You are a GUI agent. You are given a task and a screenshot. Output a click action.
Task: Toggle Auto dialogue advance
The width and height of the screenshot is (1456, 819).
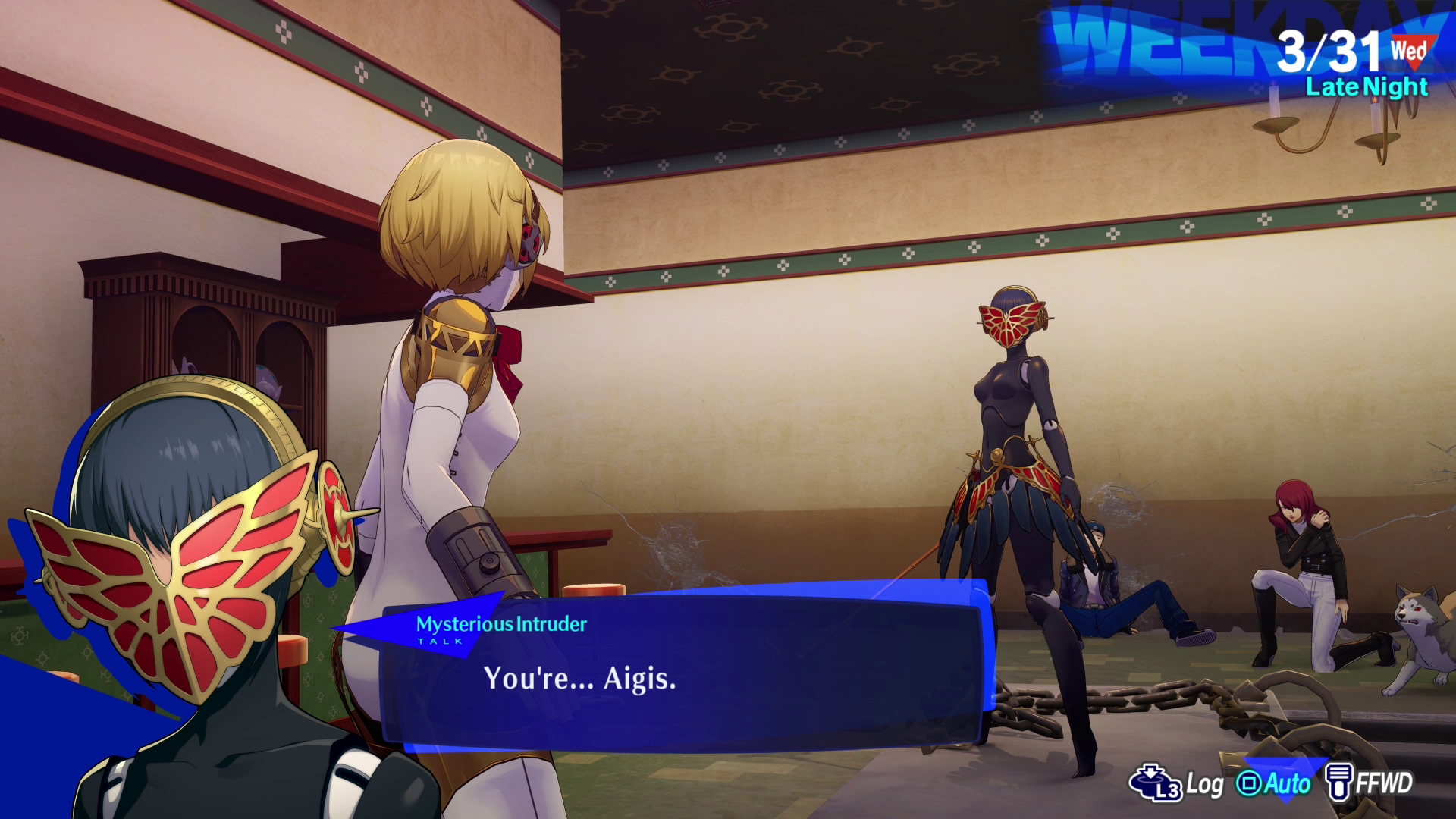coord(1274,783)
